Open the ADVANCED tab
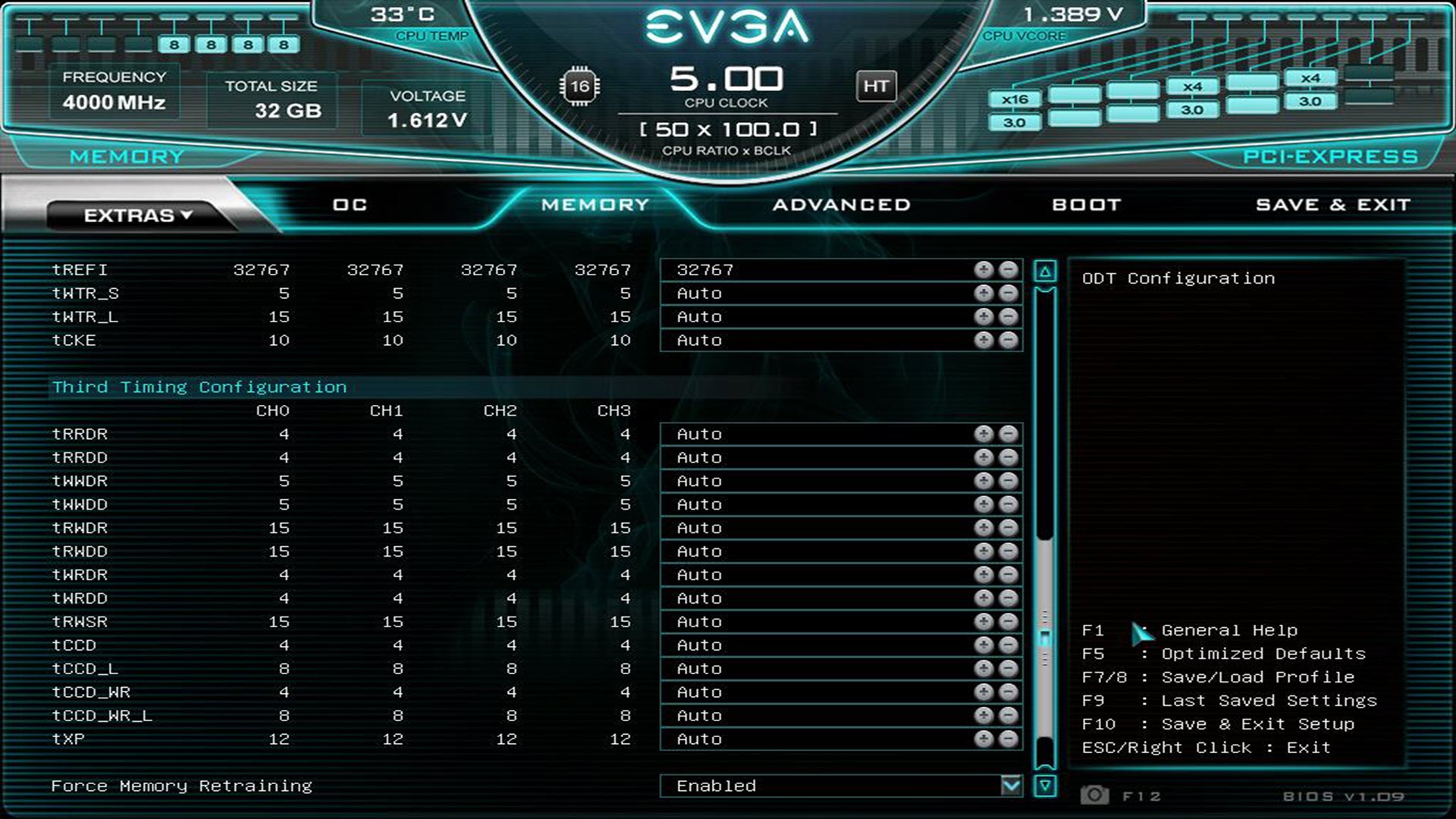 tap(841, 205)
